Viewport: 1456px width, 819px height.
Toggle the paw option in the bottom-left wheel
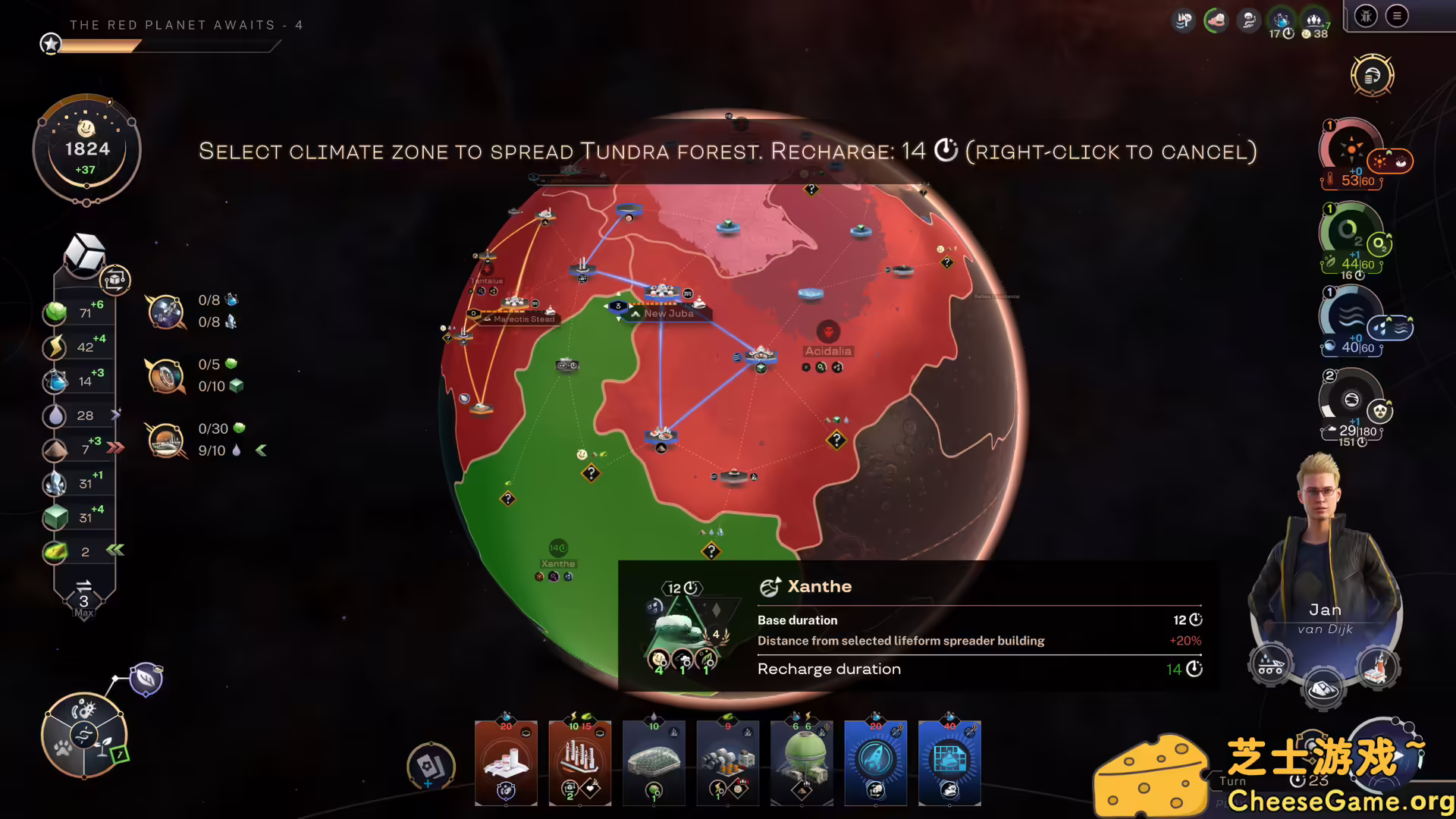pyautogui.click(x=63, y=749)
